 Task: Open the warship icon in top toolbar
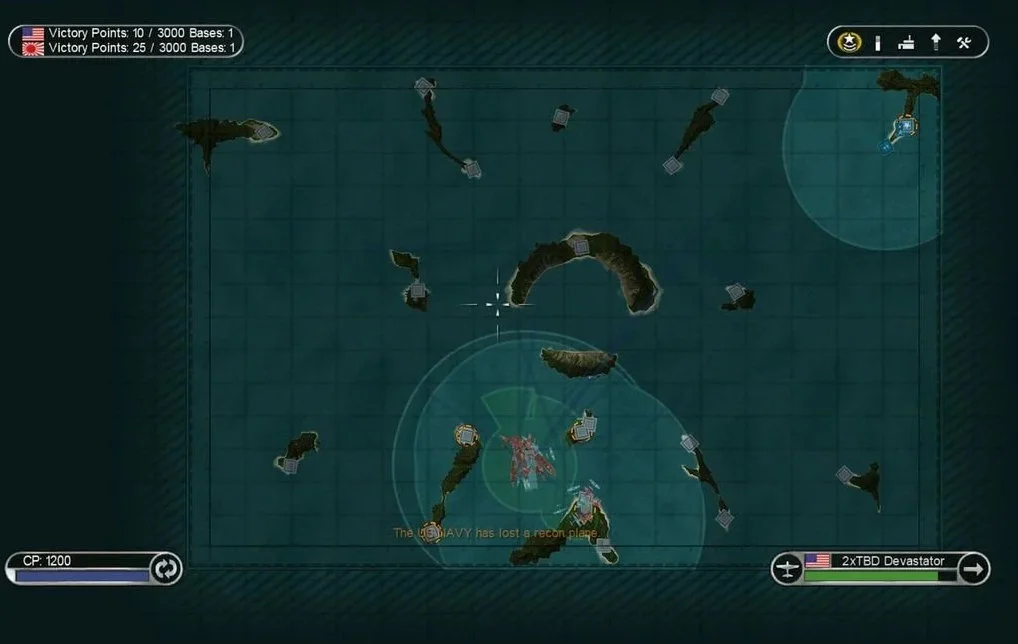[906, 42]
